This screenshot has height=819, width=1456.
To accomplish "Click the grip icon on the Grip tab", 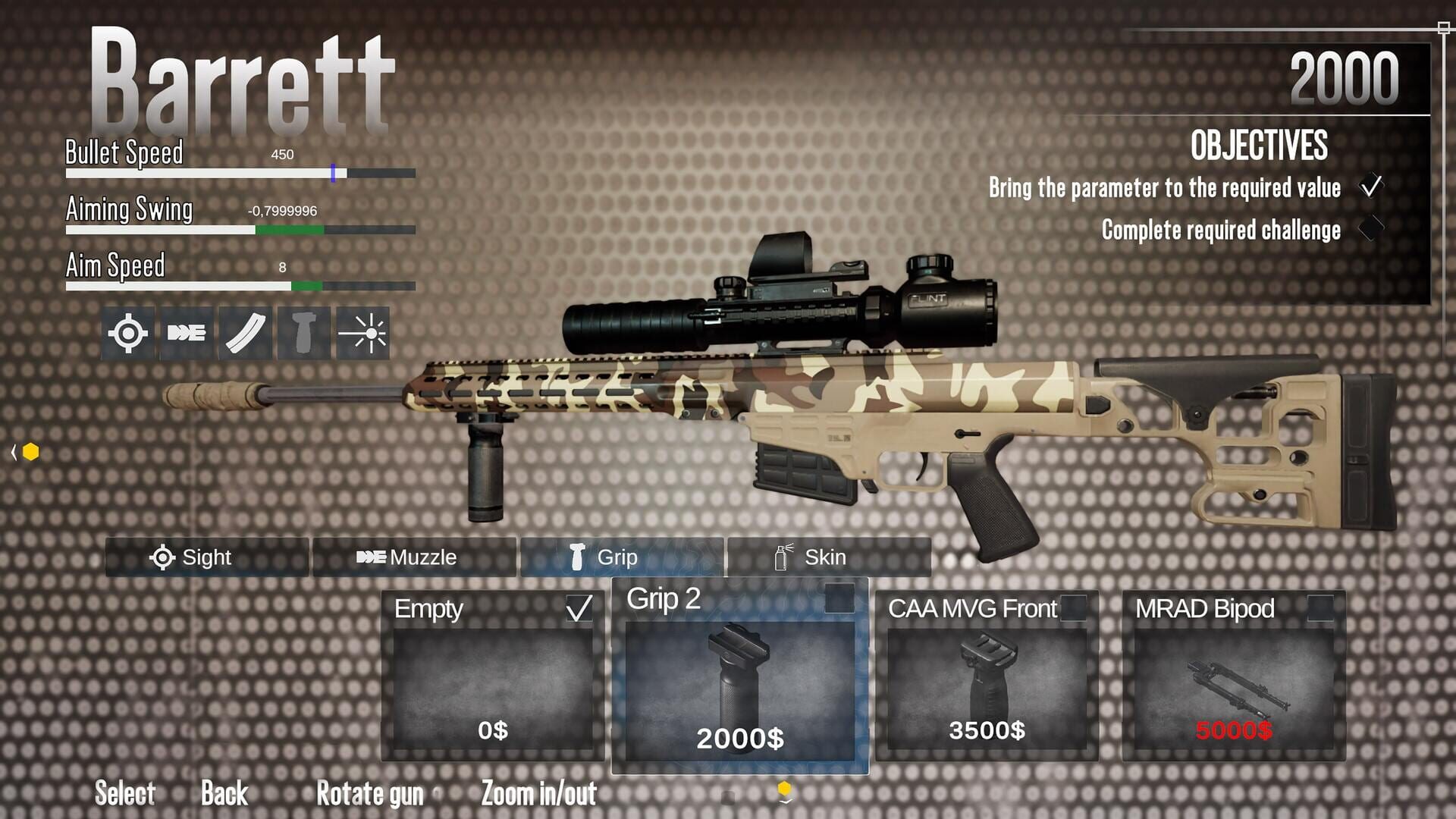I will pyautogui.click(x=576, y=558).
